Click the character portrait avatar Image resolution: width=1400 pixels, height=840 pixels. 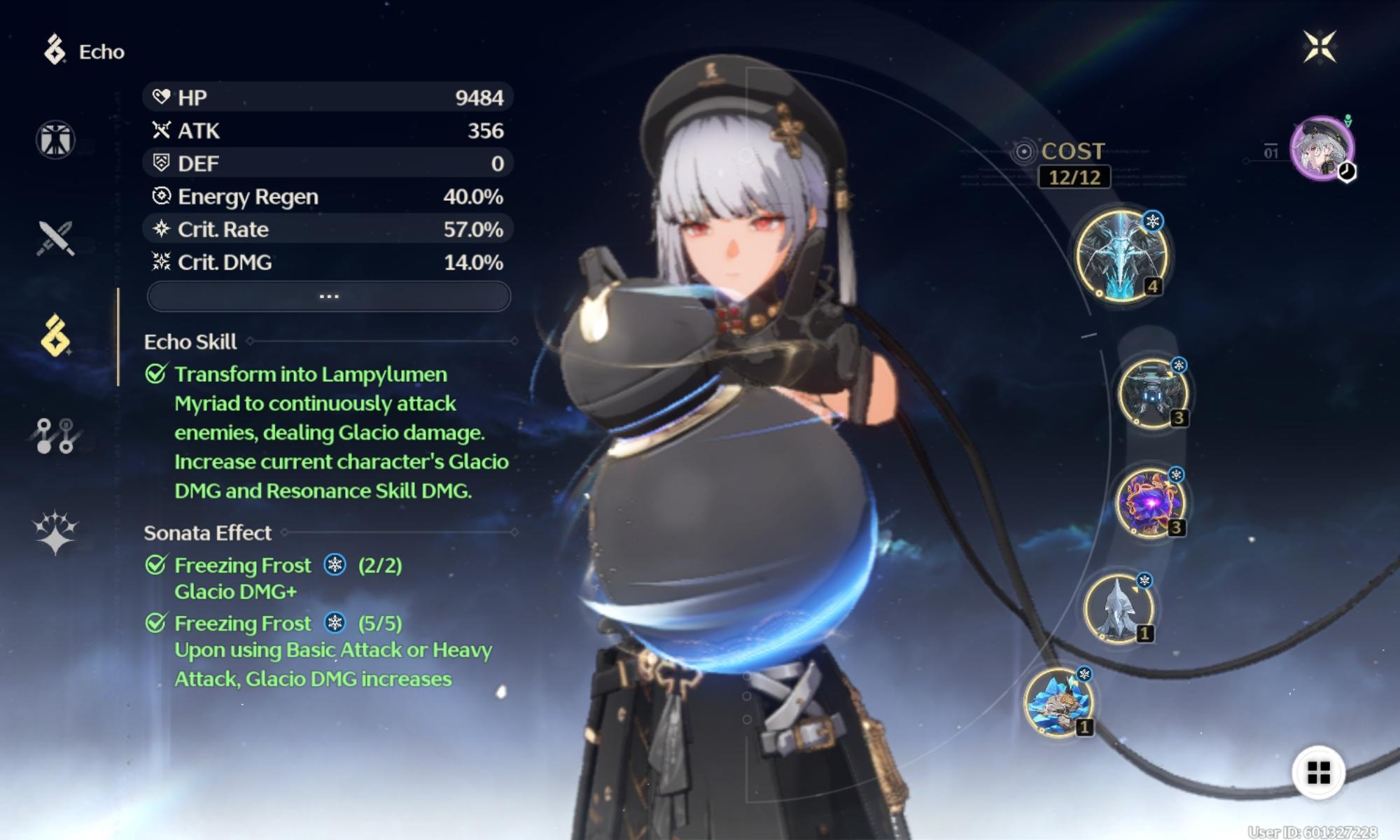(1322, 148)
